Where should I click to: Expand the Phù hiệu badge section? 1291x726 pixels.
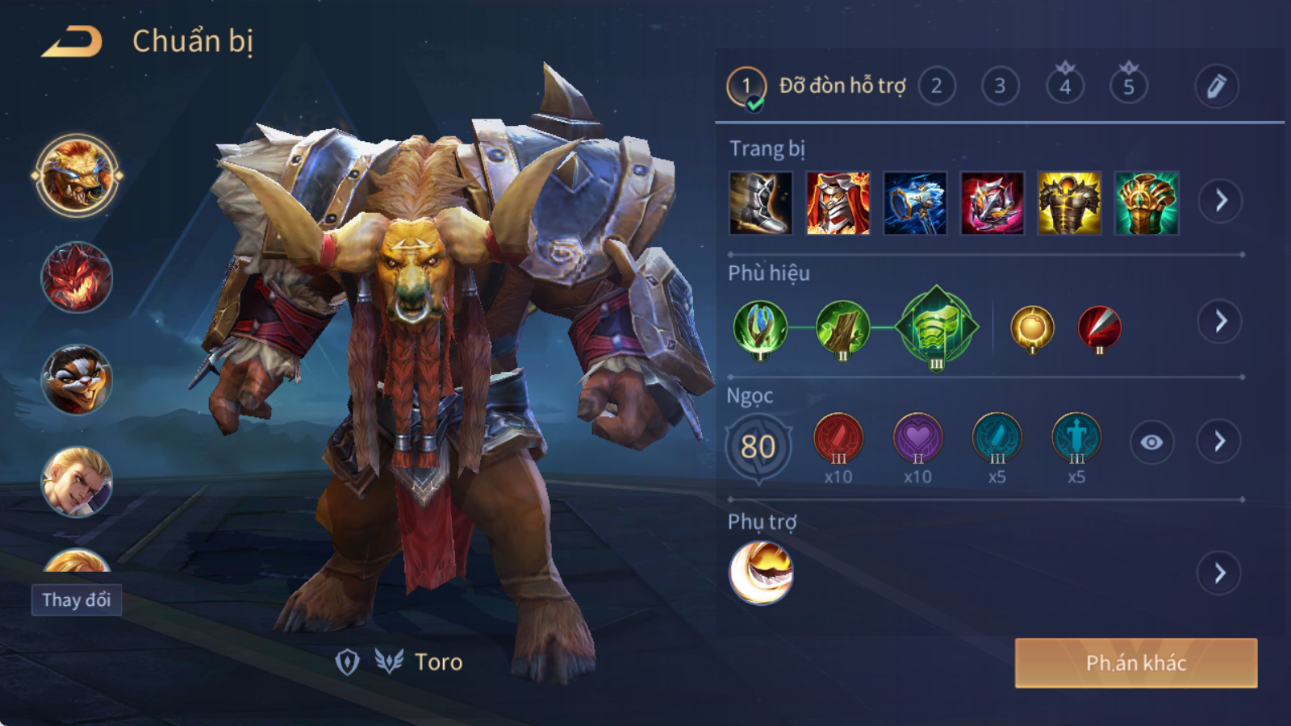click(1219, 322)
